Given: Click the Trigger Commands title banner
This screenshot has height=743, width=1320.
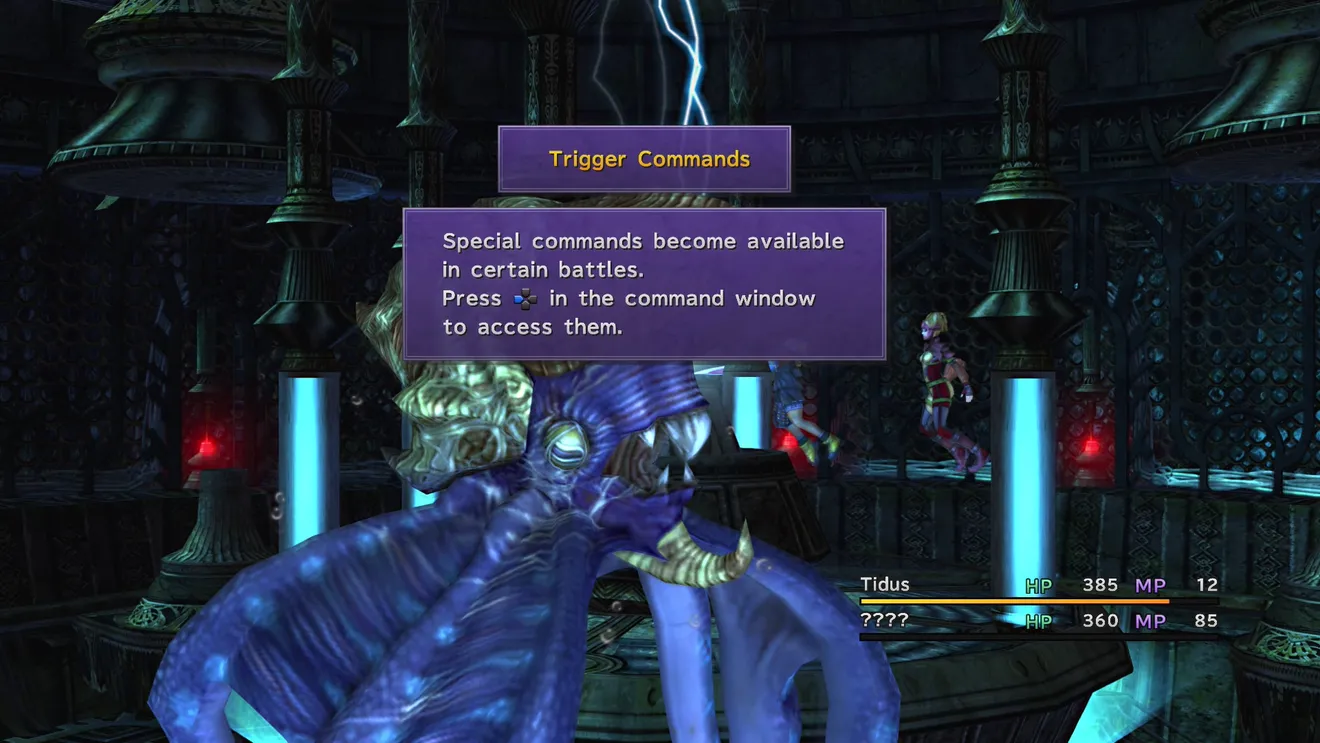Looking at the screenshot, I should coord(645,159).
